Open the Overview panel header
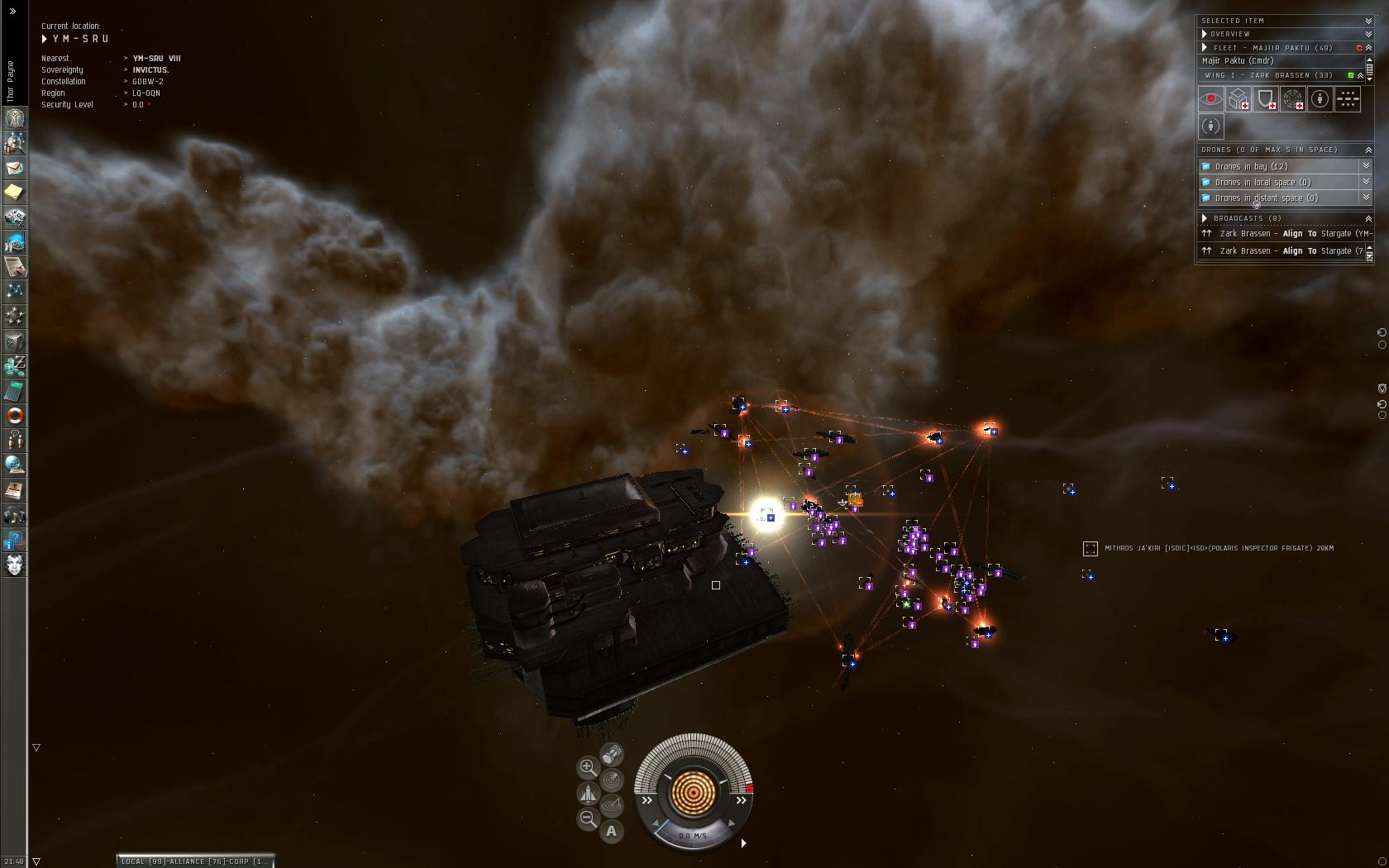1389x868 pixels. click(x=1229, y=34)
